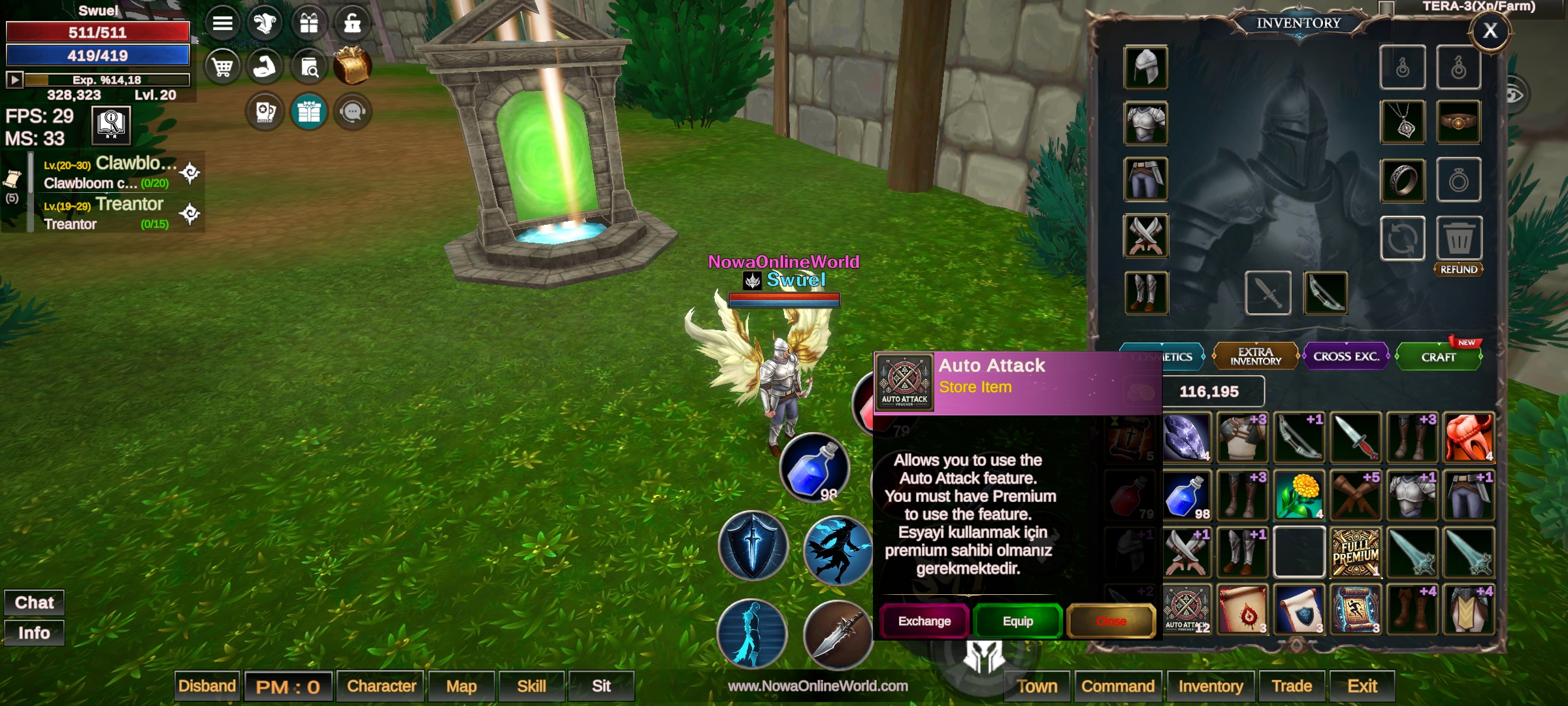
Task: Select the orange flower inventory item
Action: [x=1299, y=496]
